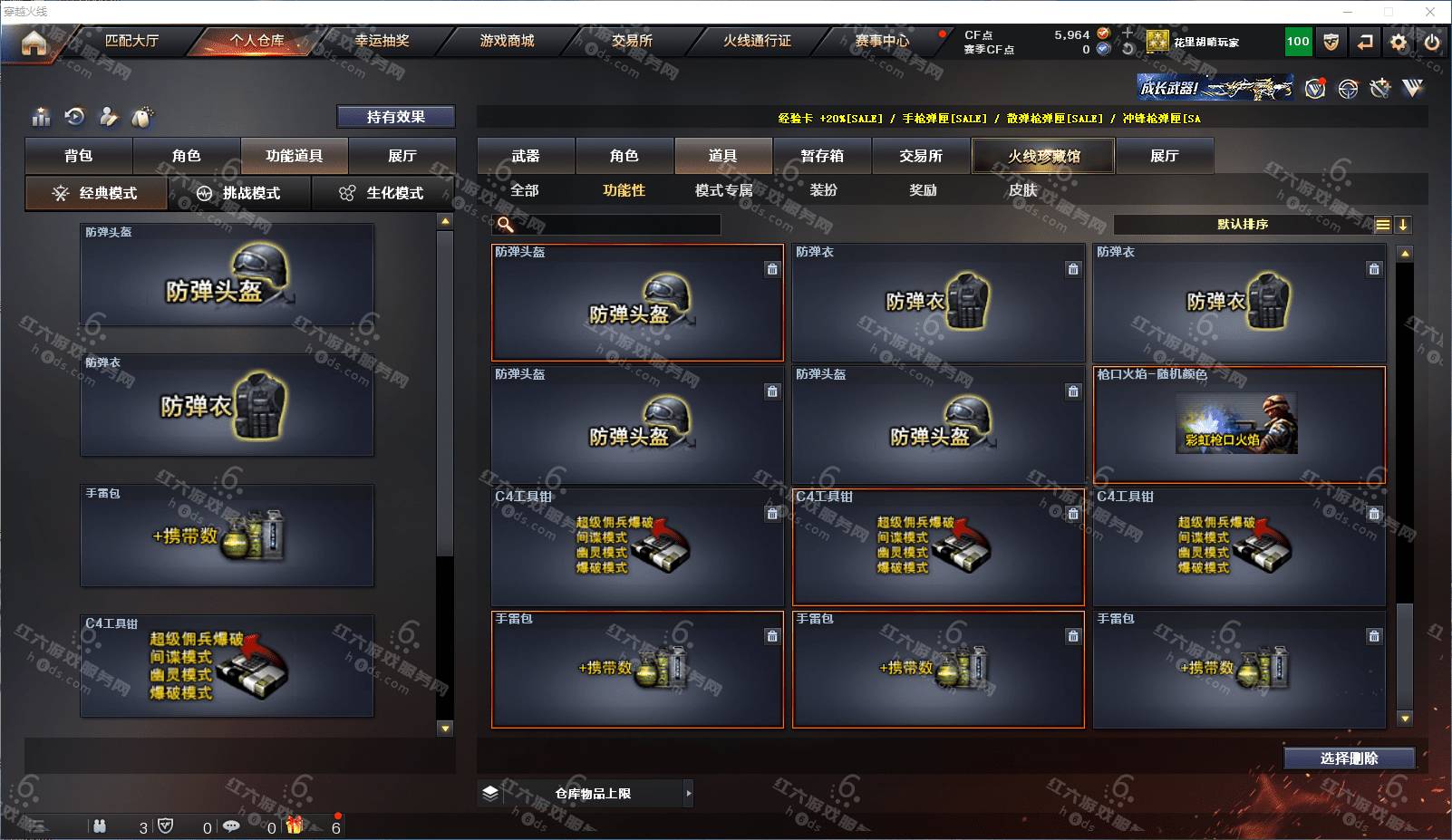Open the 游戏商城 game shop
The width and height of the screenshot is (1452, 840).
(x=507, y=41)
